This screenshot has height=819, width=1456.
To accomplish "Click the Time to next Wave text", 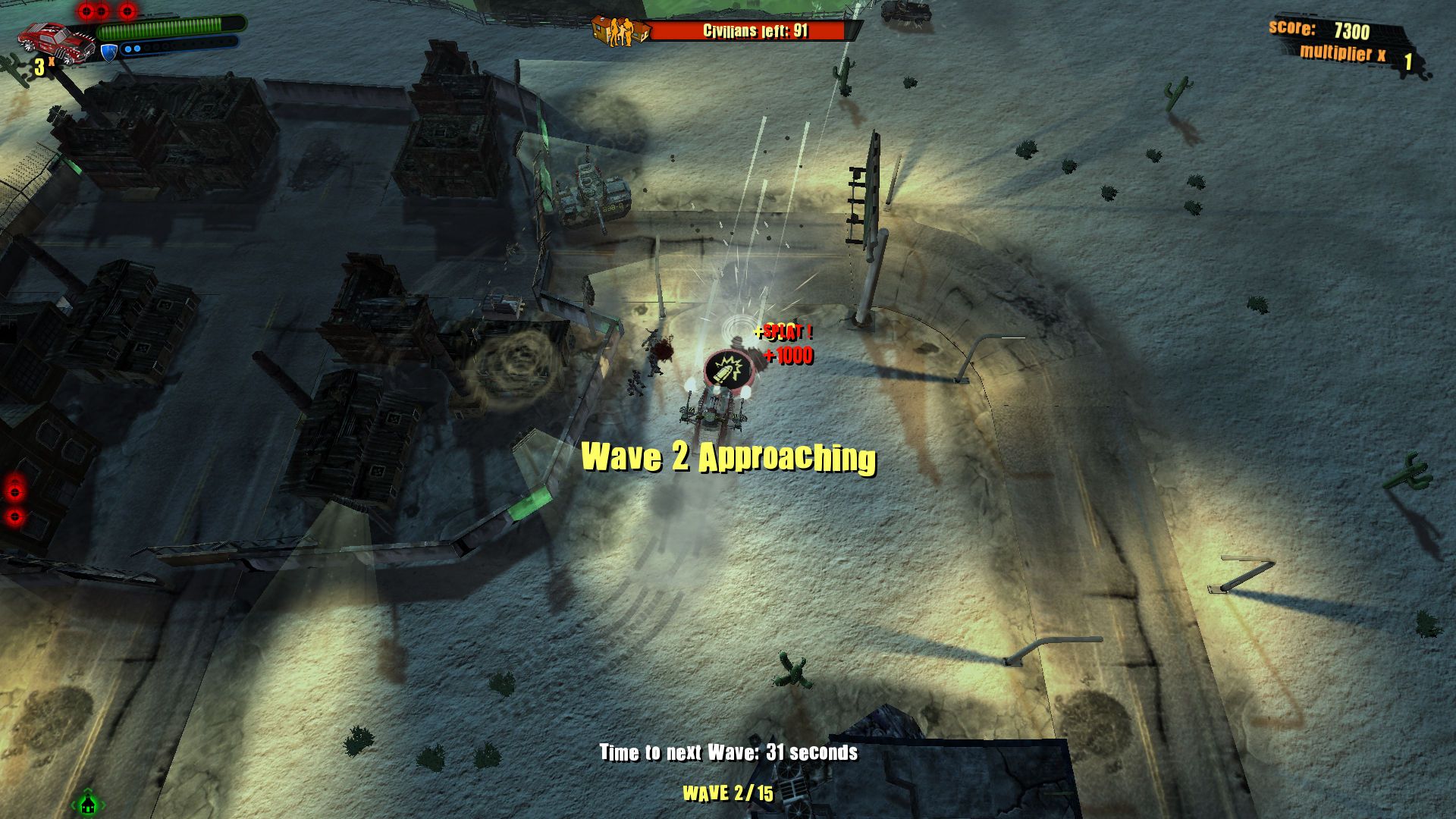I will coord(727,754).
